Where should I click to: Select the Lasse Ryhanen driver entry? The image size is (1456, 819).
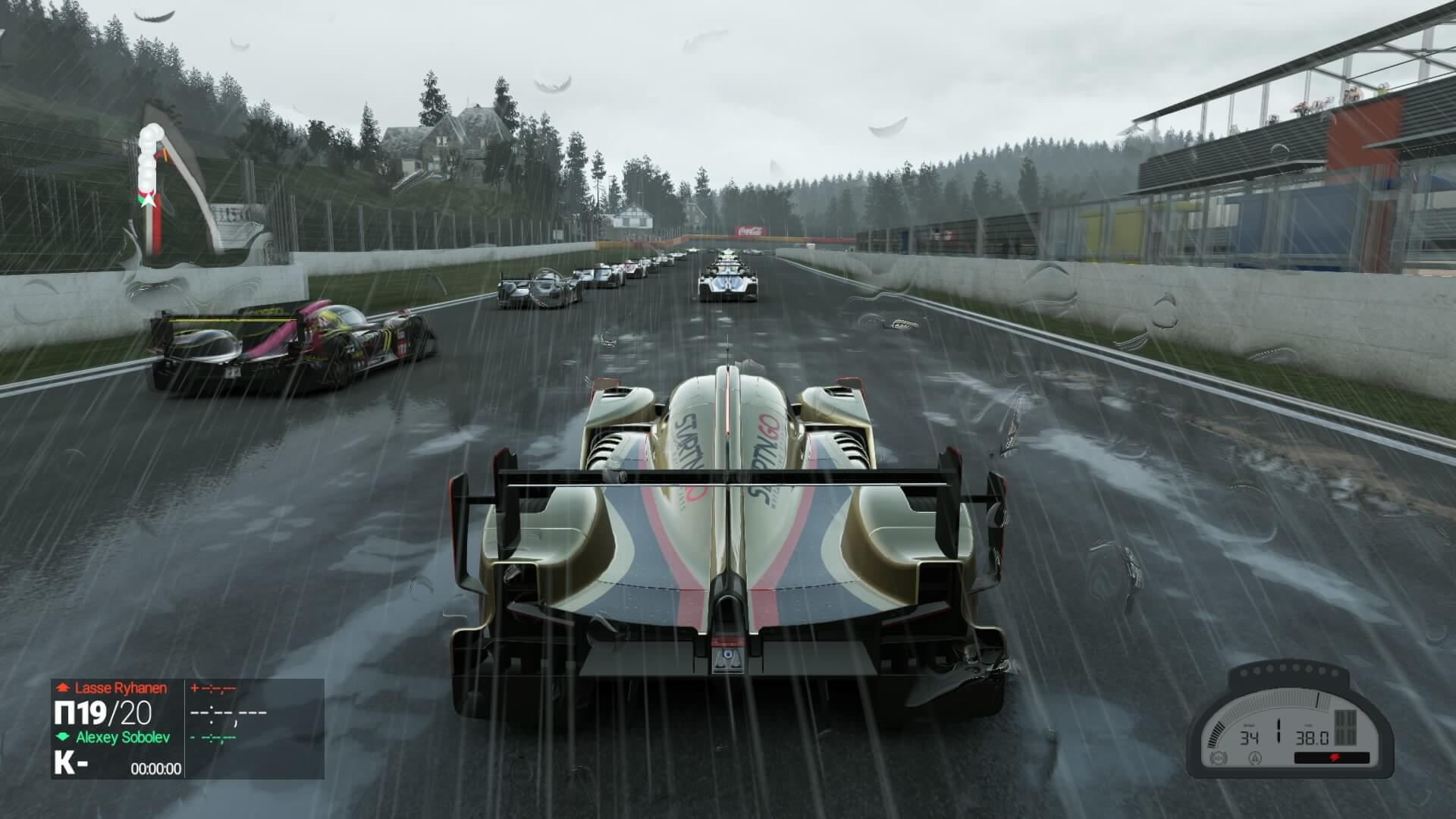120,687
